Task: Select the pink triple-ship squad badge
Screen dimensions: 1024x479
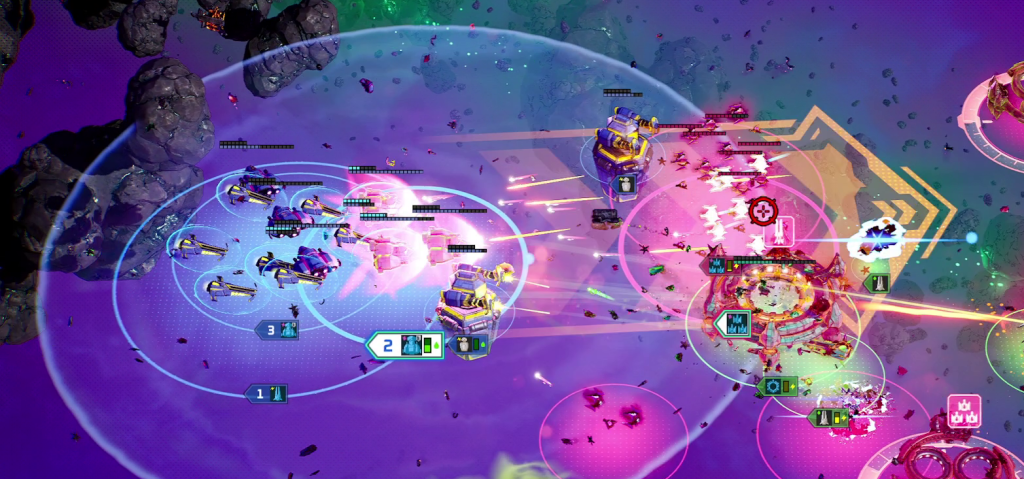Action: tap(963, 411)
